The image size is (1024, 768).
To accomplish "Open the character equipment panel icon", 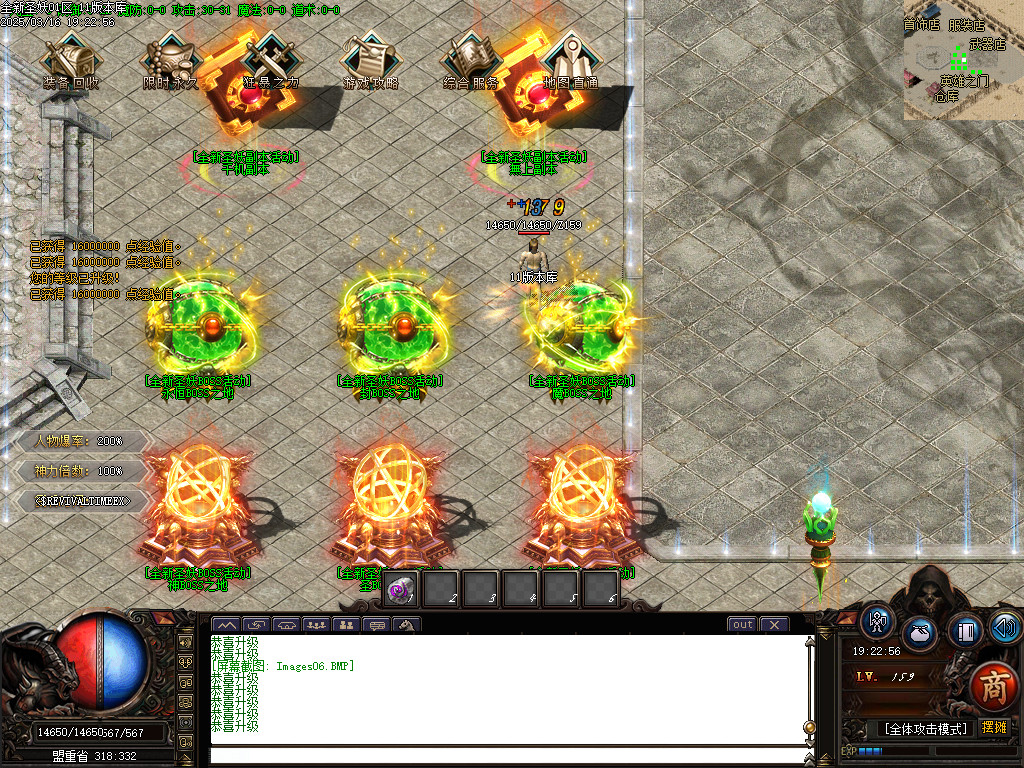I will pos(878,621).
